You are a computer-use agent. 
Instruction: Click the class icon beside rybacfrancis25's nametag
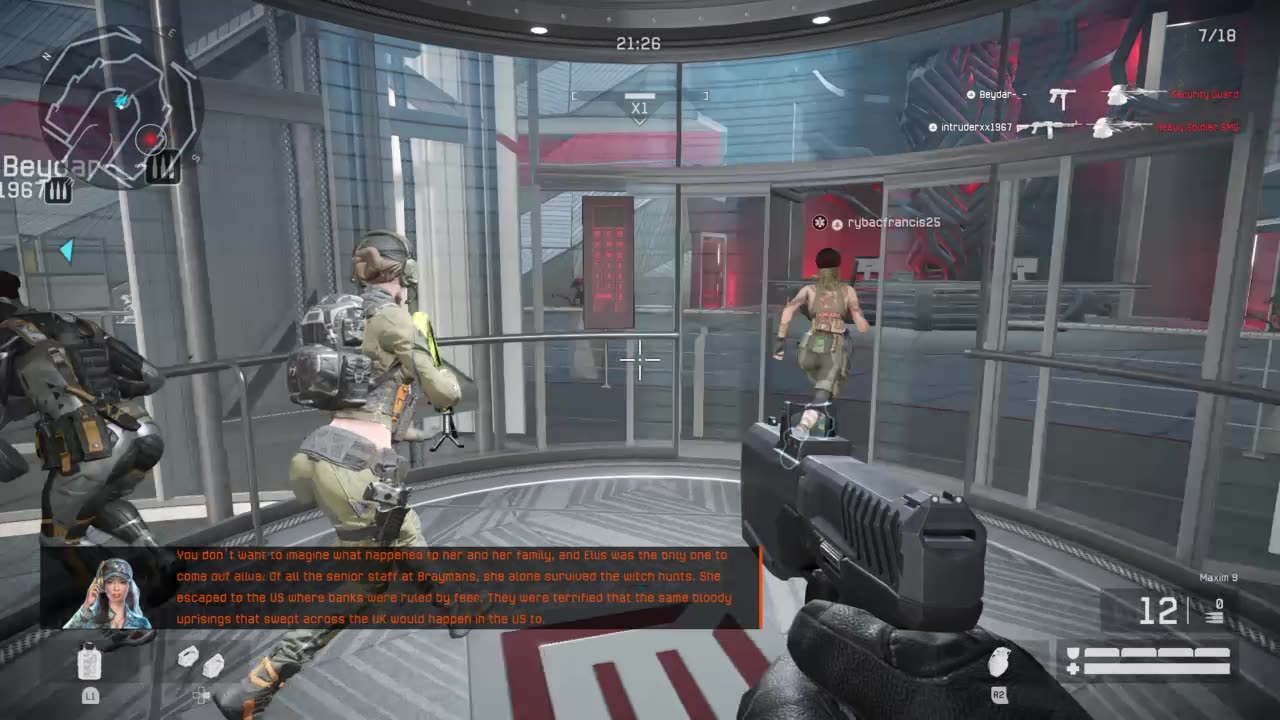pos(819,223)
